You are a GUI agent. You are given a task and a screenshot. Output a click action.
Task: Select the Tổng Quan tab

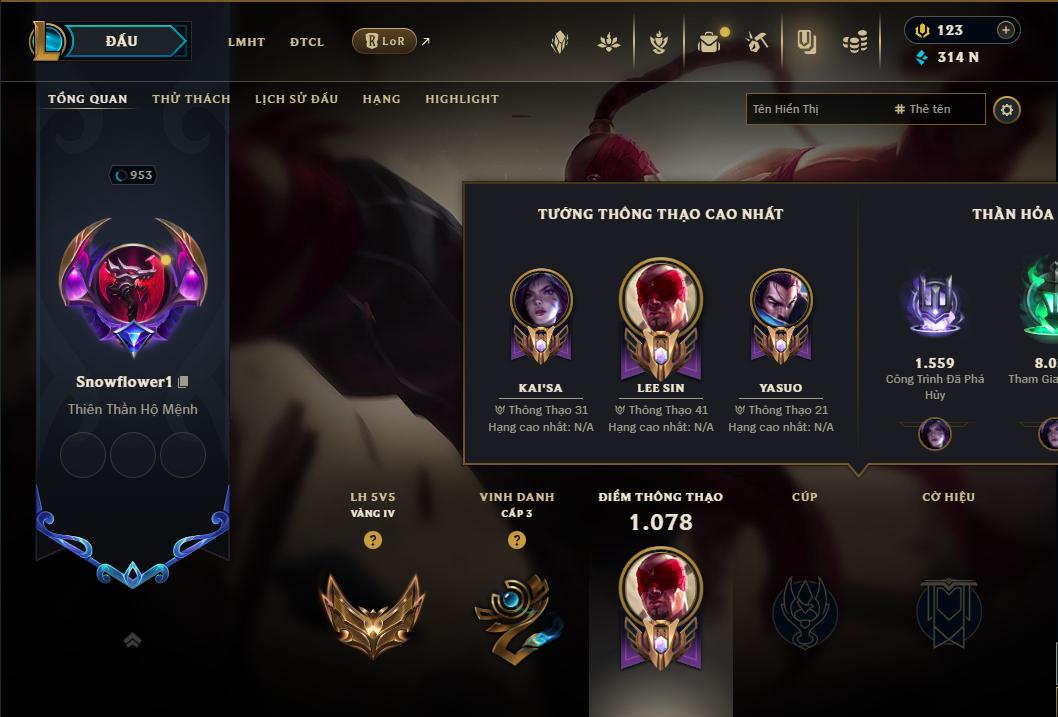point(88,99)
